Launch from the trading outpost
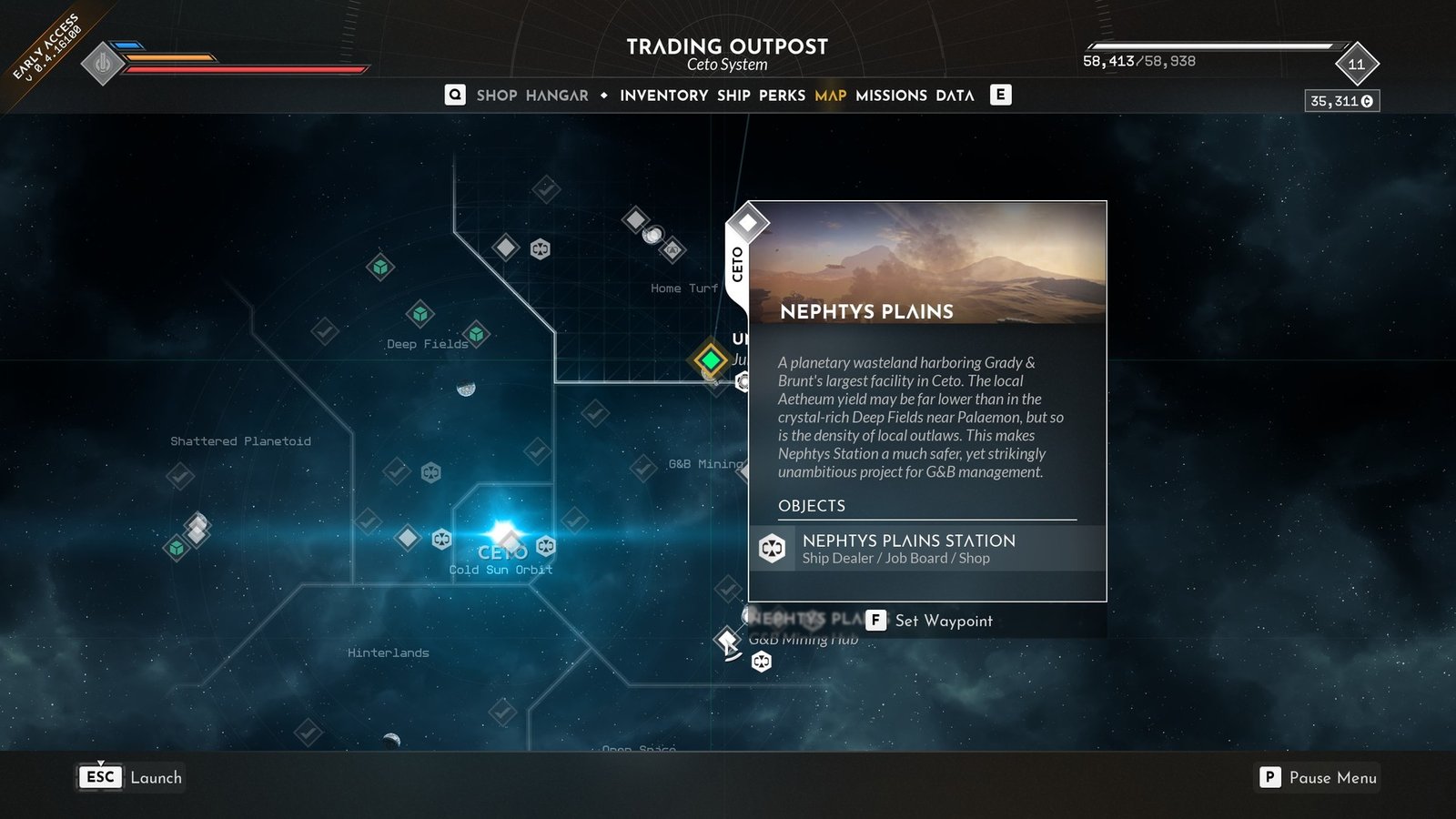The width and height of the screenshot is (1456, 819). 131,777
